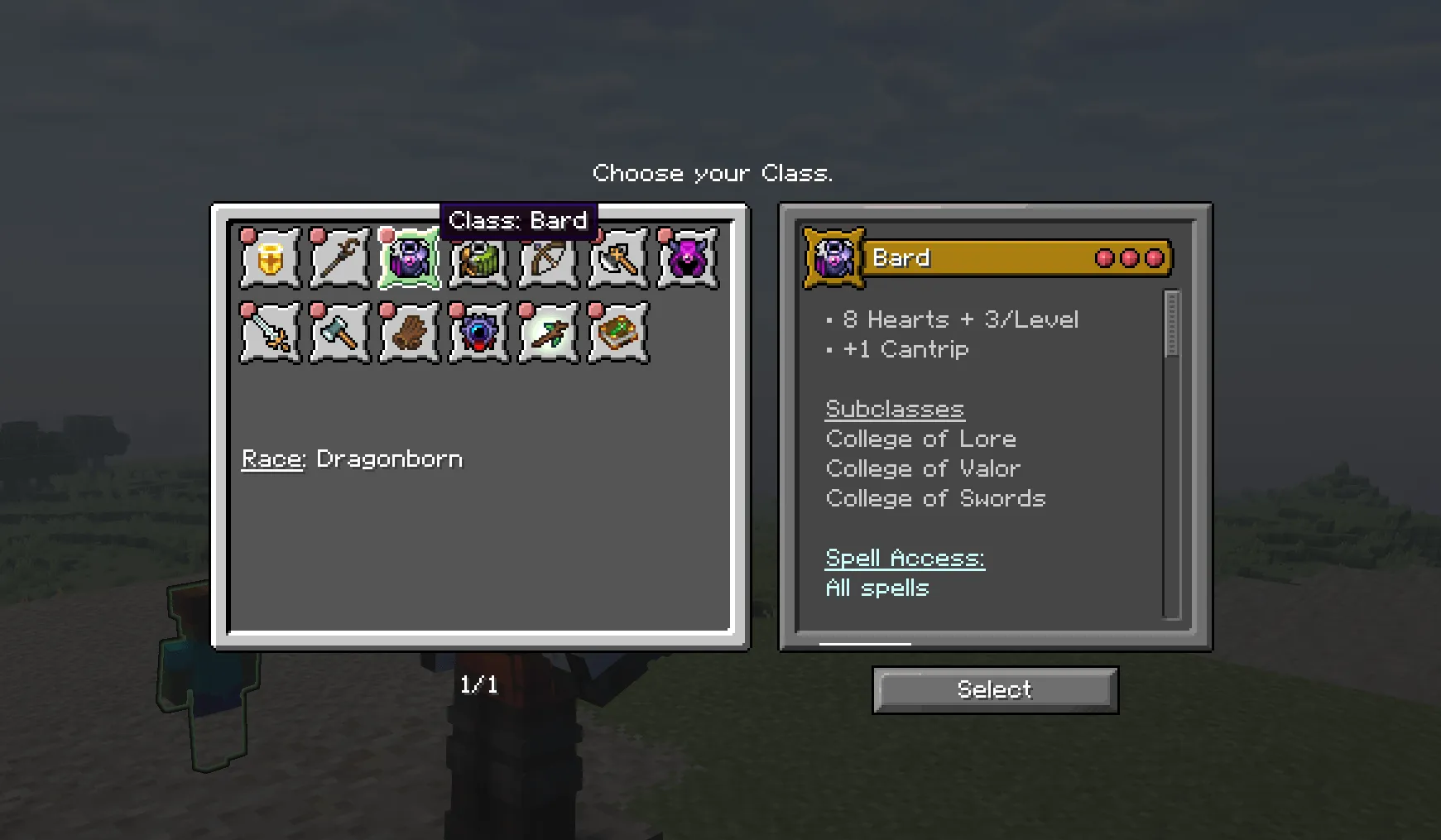Screen dimensions: 1441x840
Task: Choose the wizard staff class icon
Action: [x=338, y=257]
